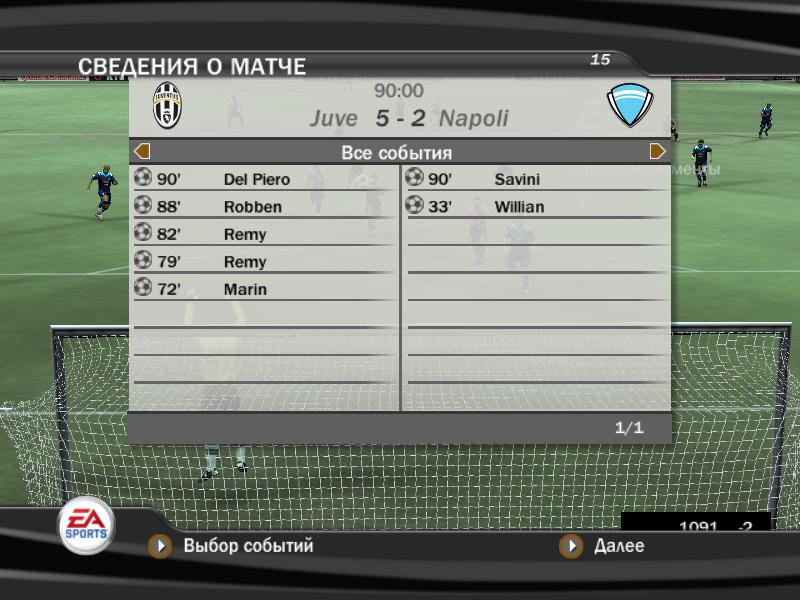
Task: Continue with the Далее button
Action: pyautogui.click(x=618, y=546)
